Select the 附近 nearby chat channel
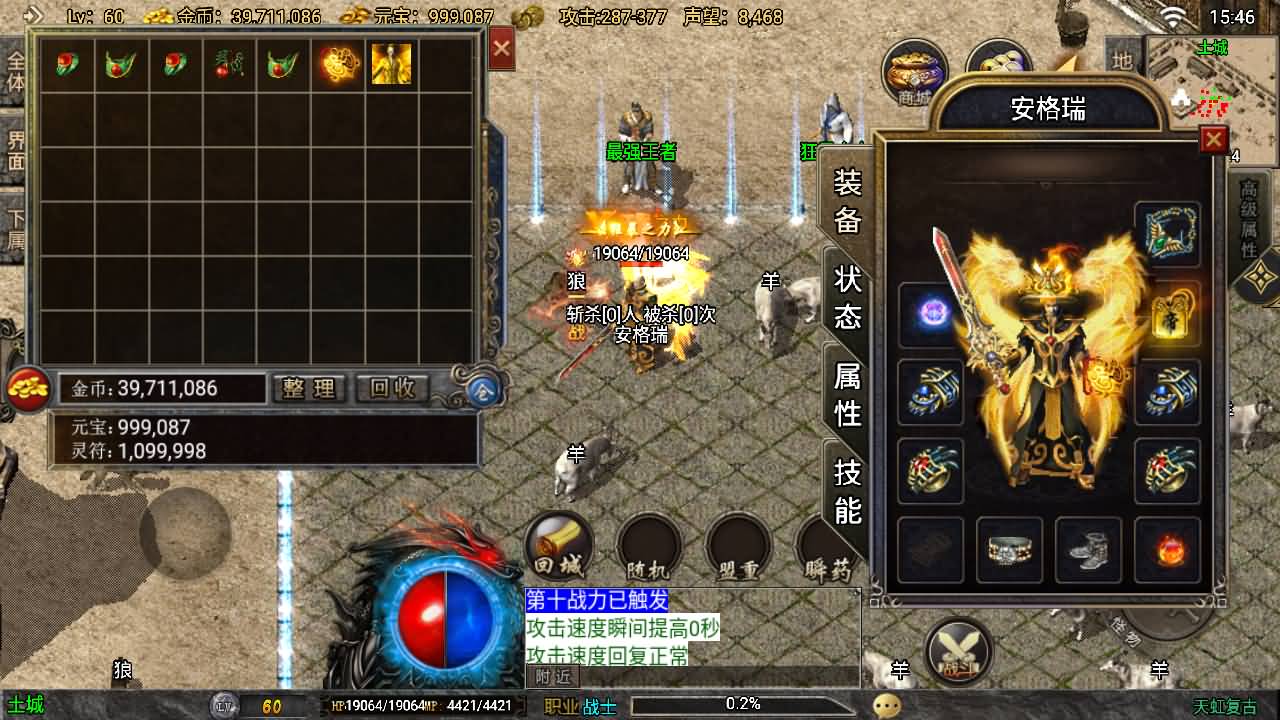1280x720 pixels. [553, 677]
